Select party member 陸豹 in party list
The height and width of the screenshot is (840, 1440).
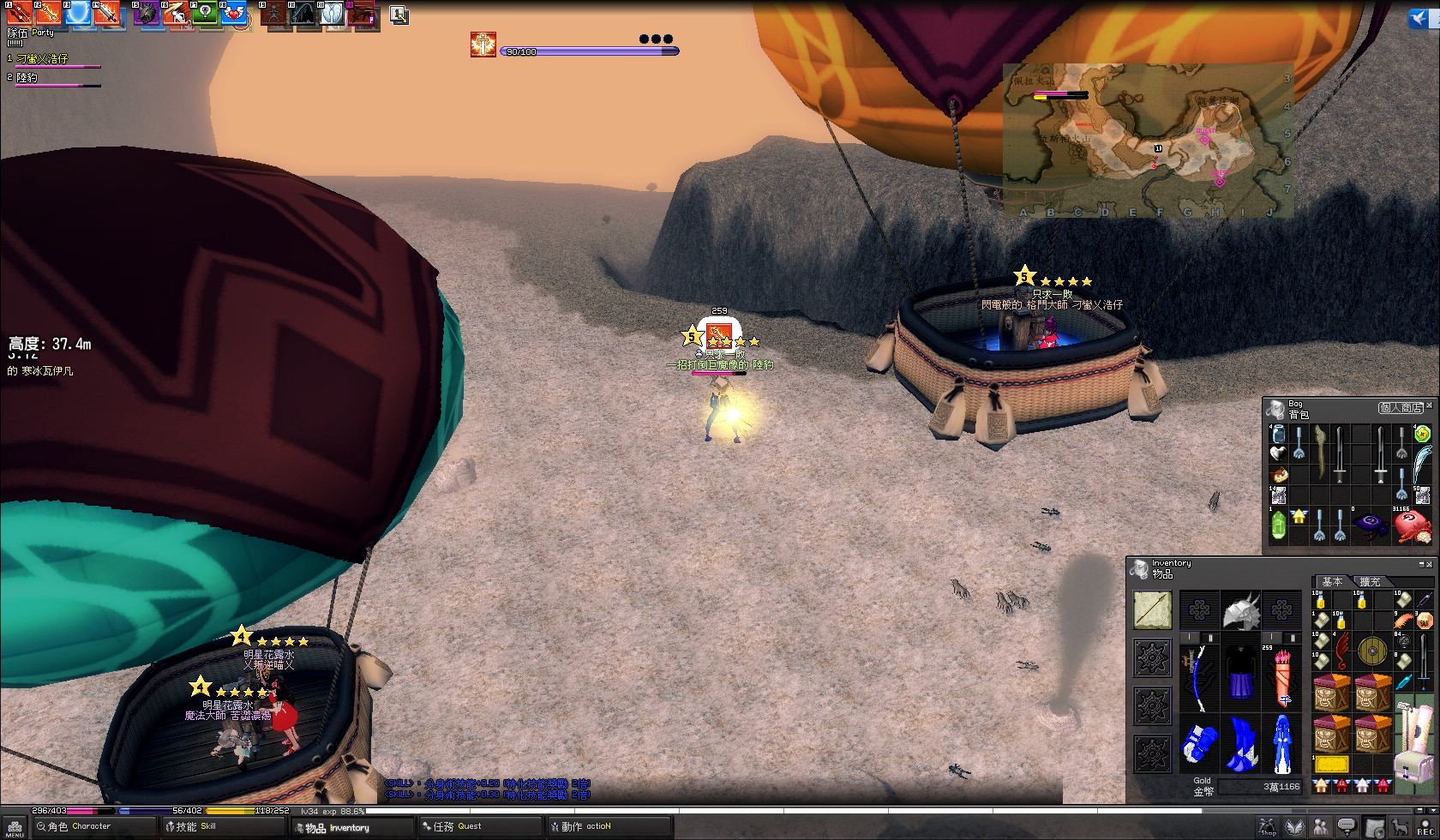pos(27,78)
